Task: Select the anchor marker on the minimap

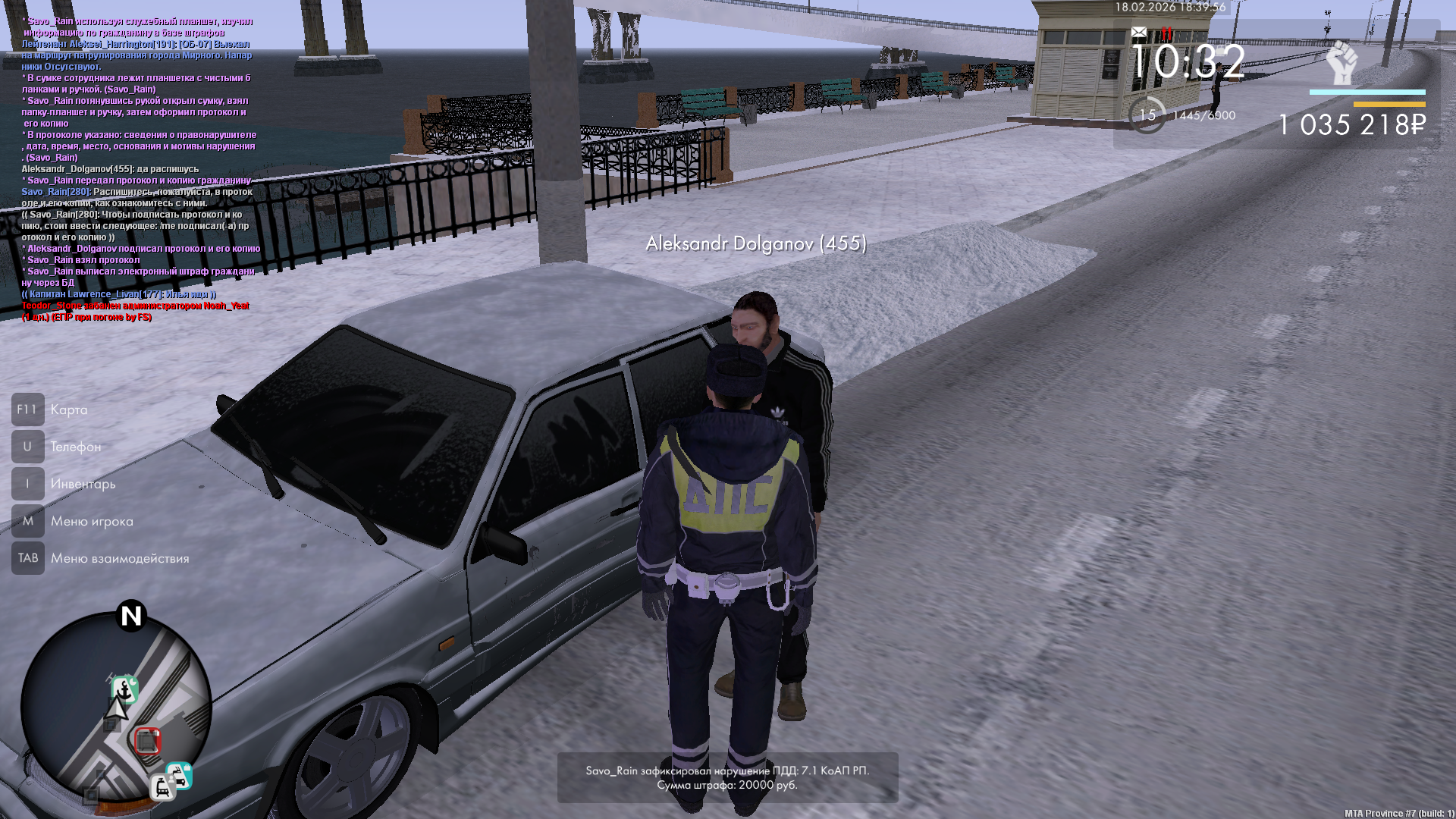Action: [125, 689]
